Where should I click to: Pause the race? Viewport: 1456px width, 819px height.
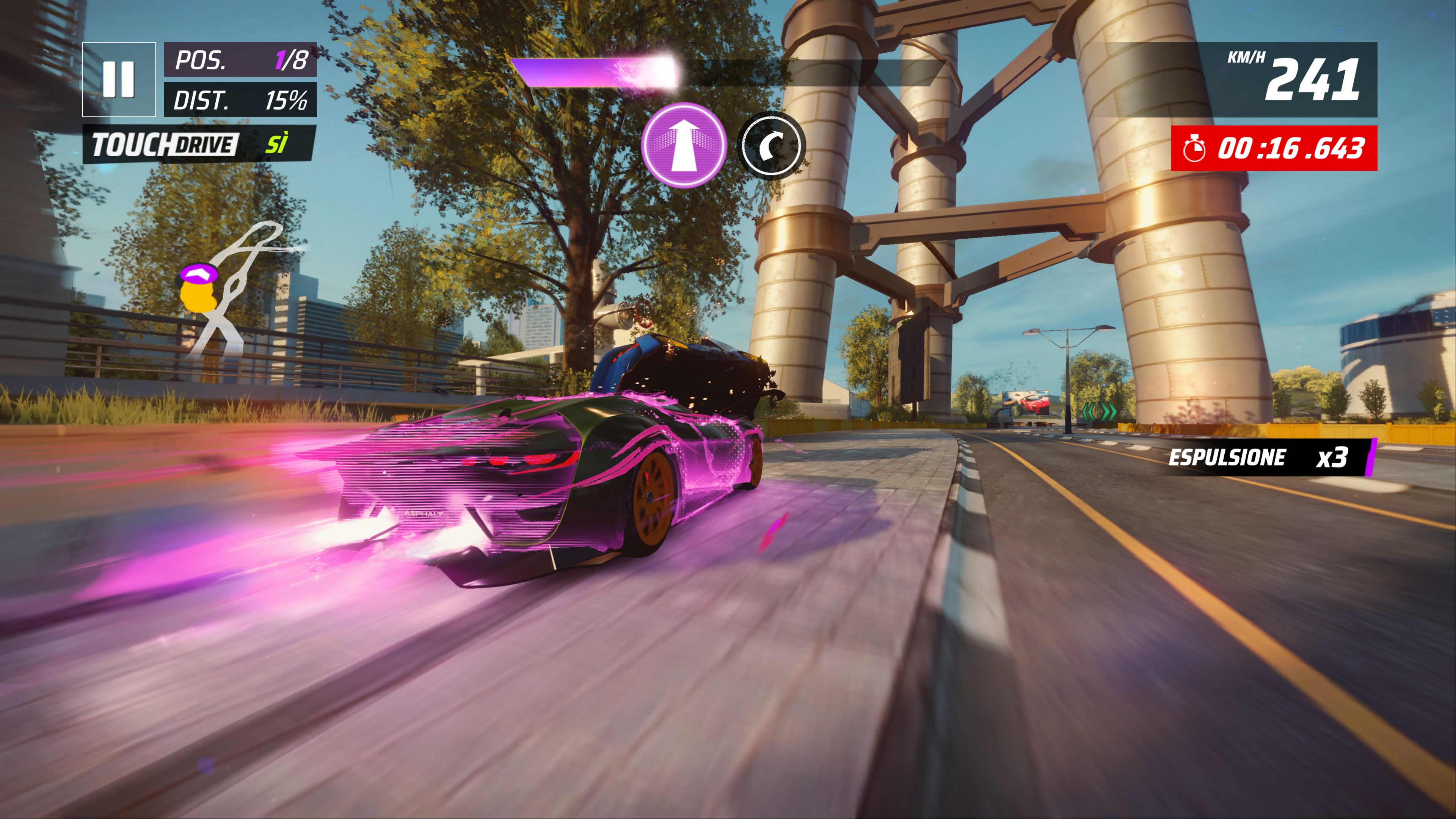pos(119,79)
